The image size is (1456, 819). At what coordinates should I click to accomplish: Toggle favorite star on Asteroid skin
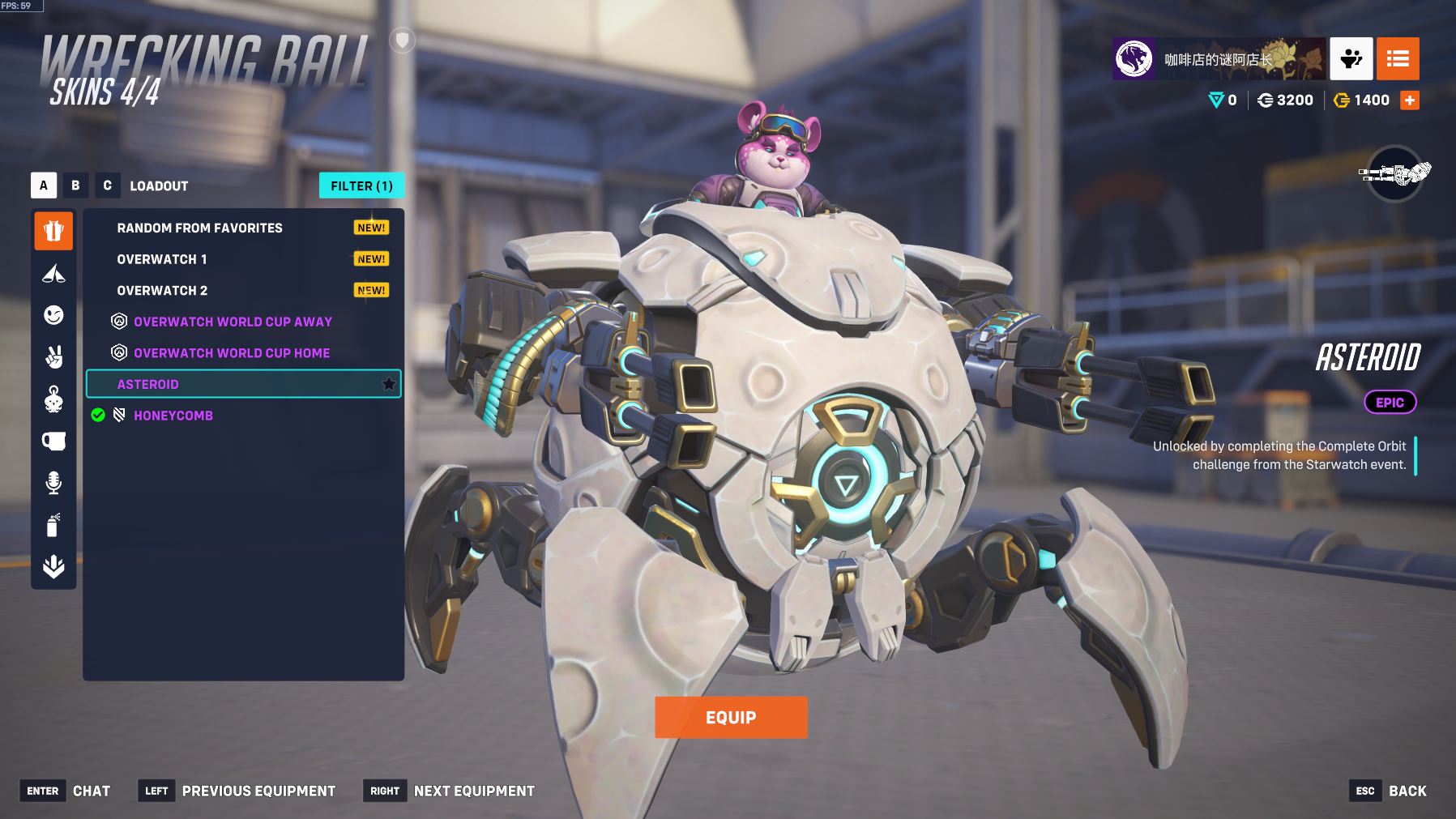[389, 384]
